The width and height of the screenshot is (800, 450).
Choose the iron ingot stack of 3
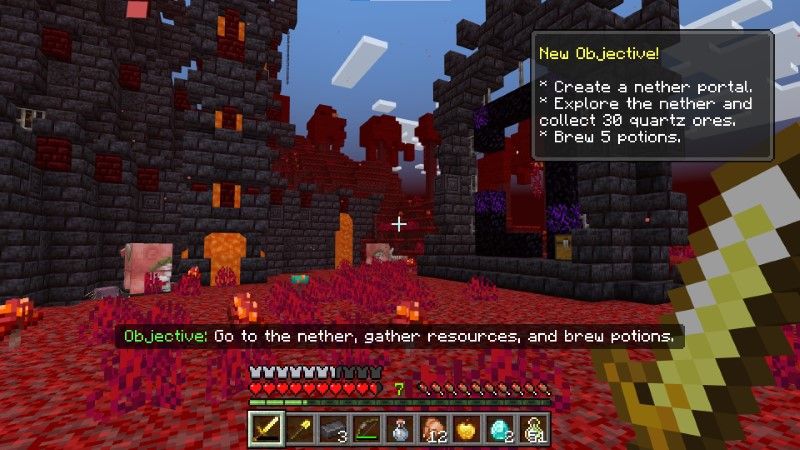pos(332,429)
